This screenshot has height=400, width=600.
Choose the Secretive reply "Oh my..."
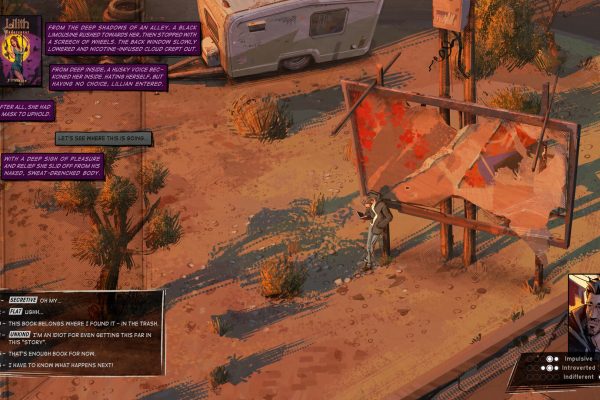(50, 300)
